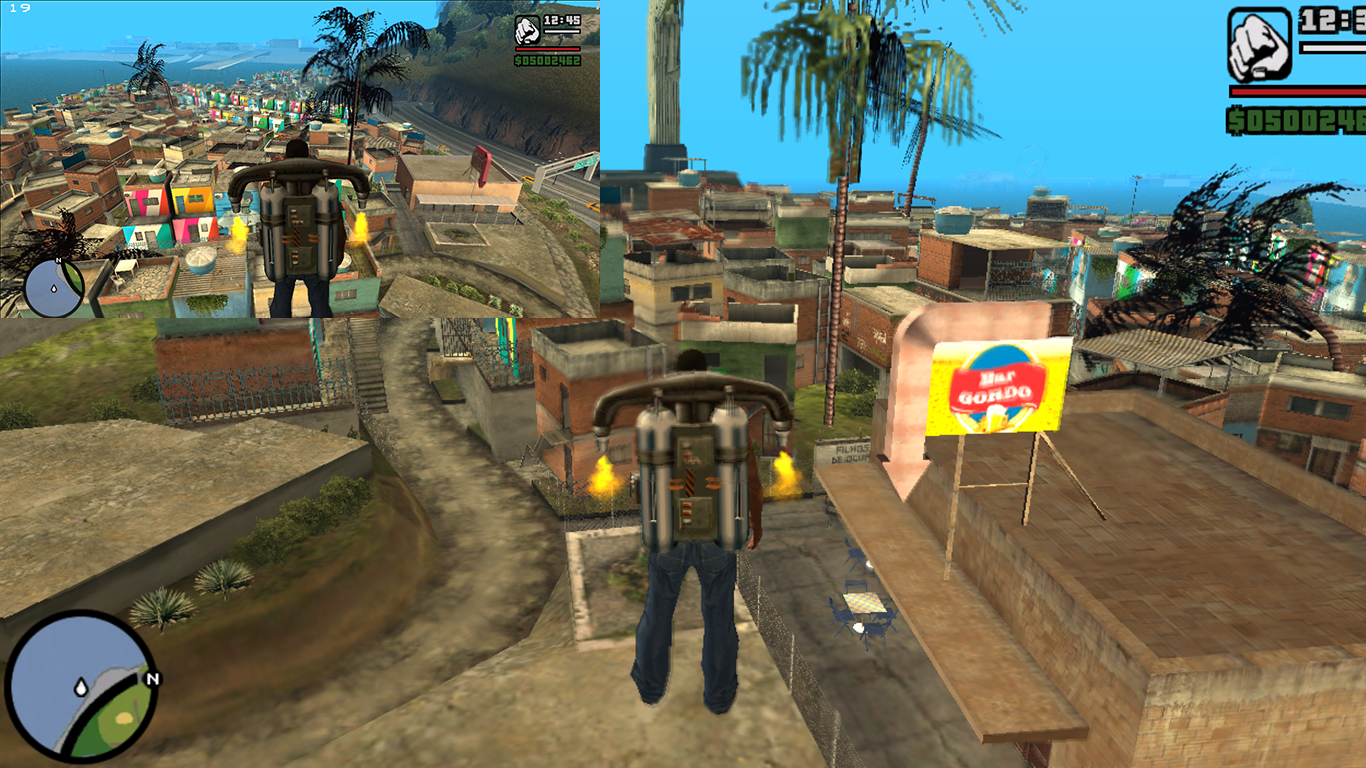This screenshot has width=1366, height=768.
Task: Toggle the white sprint stamina bar
Action: point(1335,48)
